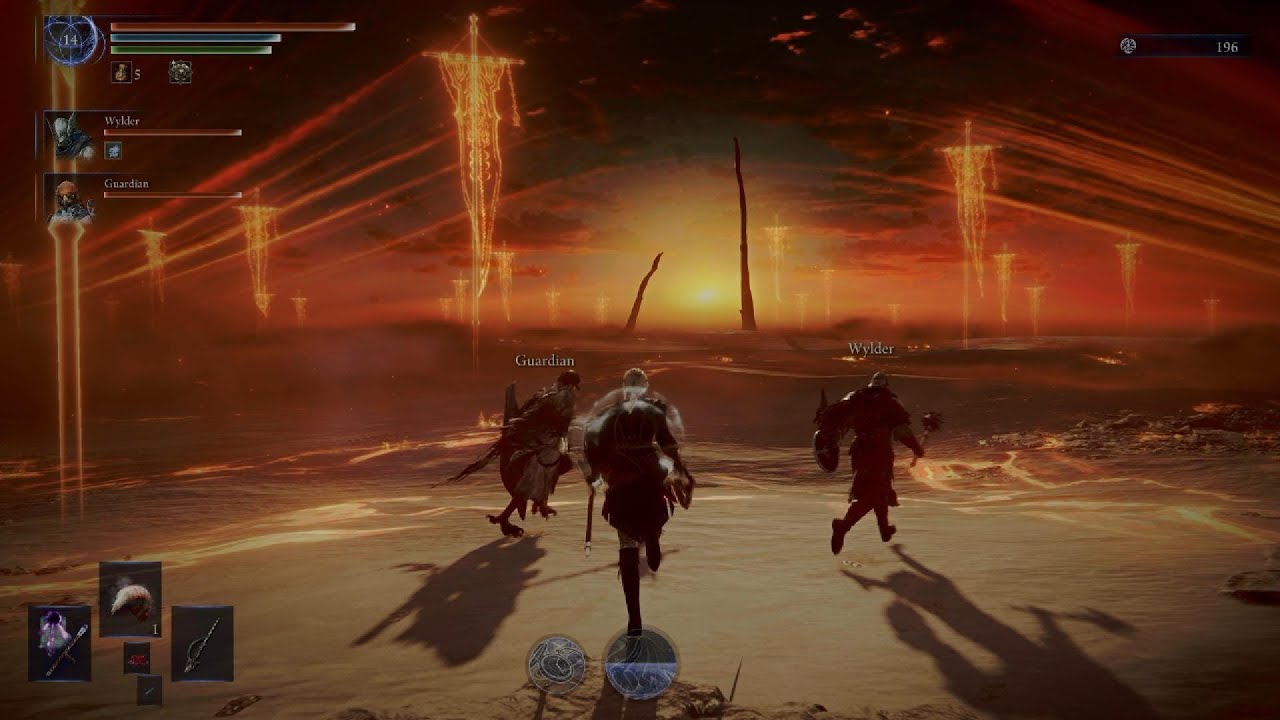Select the right-hand spear weapon slot
The width and height of the screenshot is (1280, 720).
click(202, 643)
